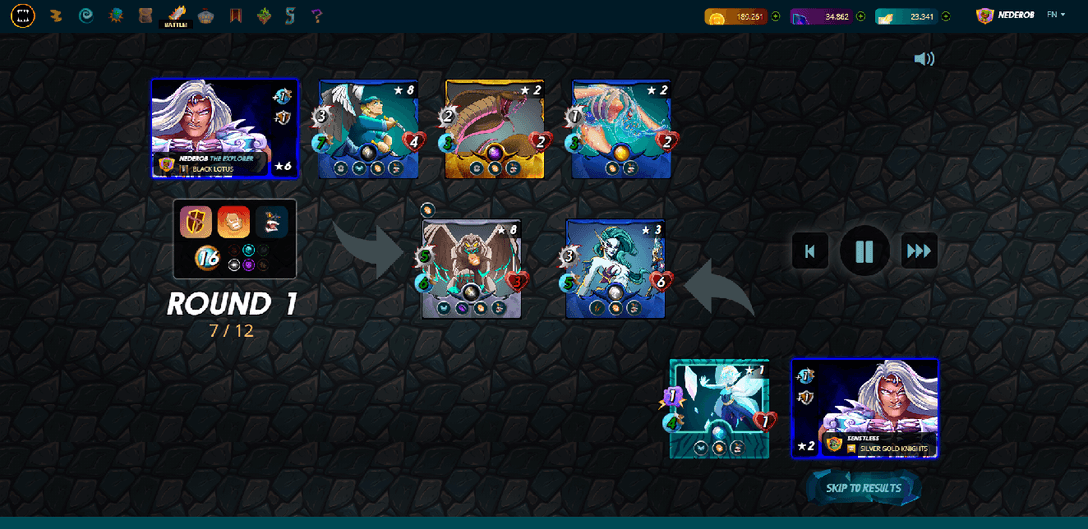Select the Black Lotus summoner card
The image size is (1088, 529).
point(224,129)
